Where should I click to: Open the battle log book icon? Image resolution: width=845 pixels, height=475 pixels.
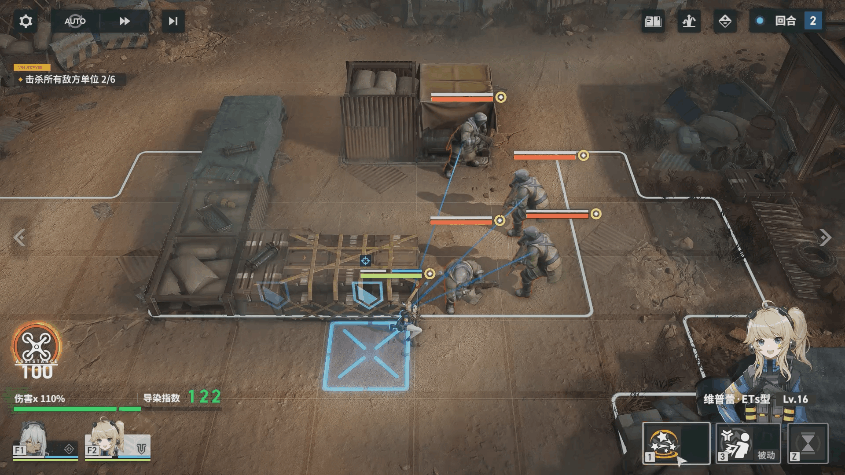(653, 21)
